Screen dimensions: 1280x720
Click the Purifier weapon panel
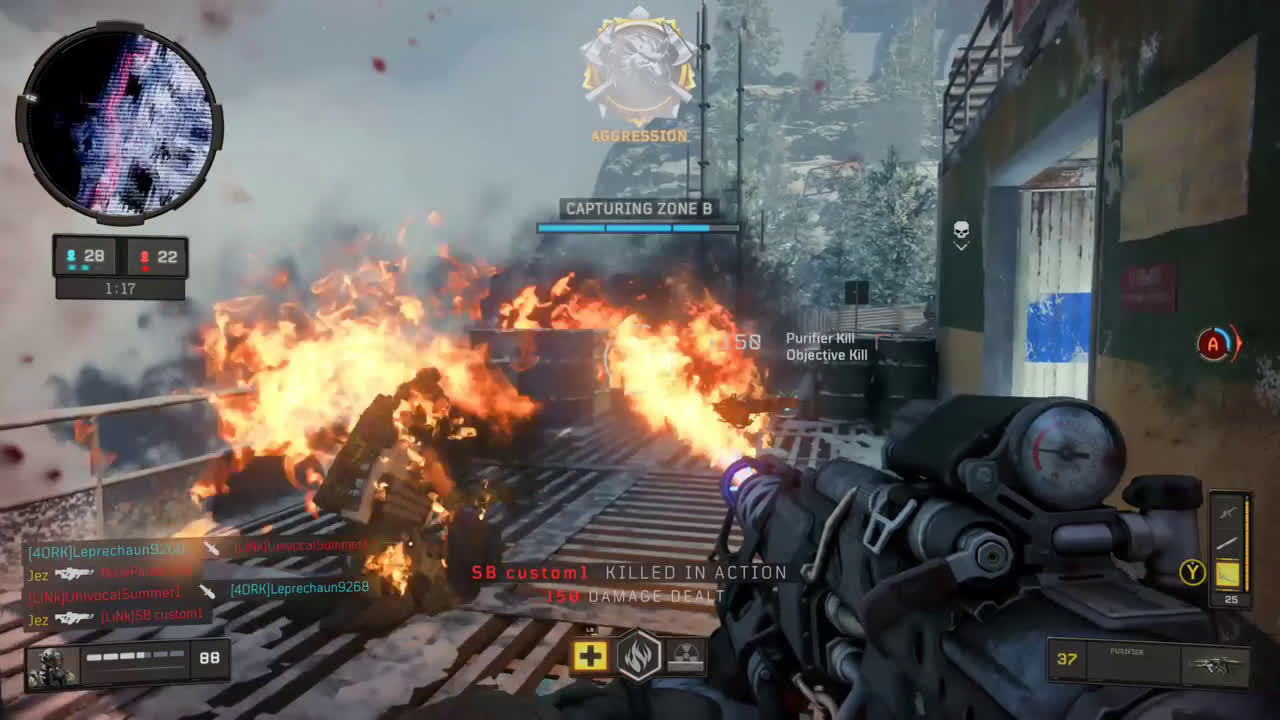coord(1147,662)
